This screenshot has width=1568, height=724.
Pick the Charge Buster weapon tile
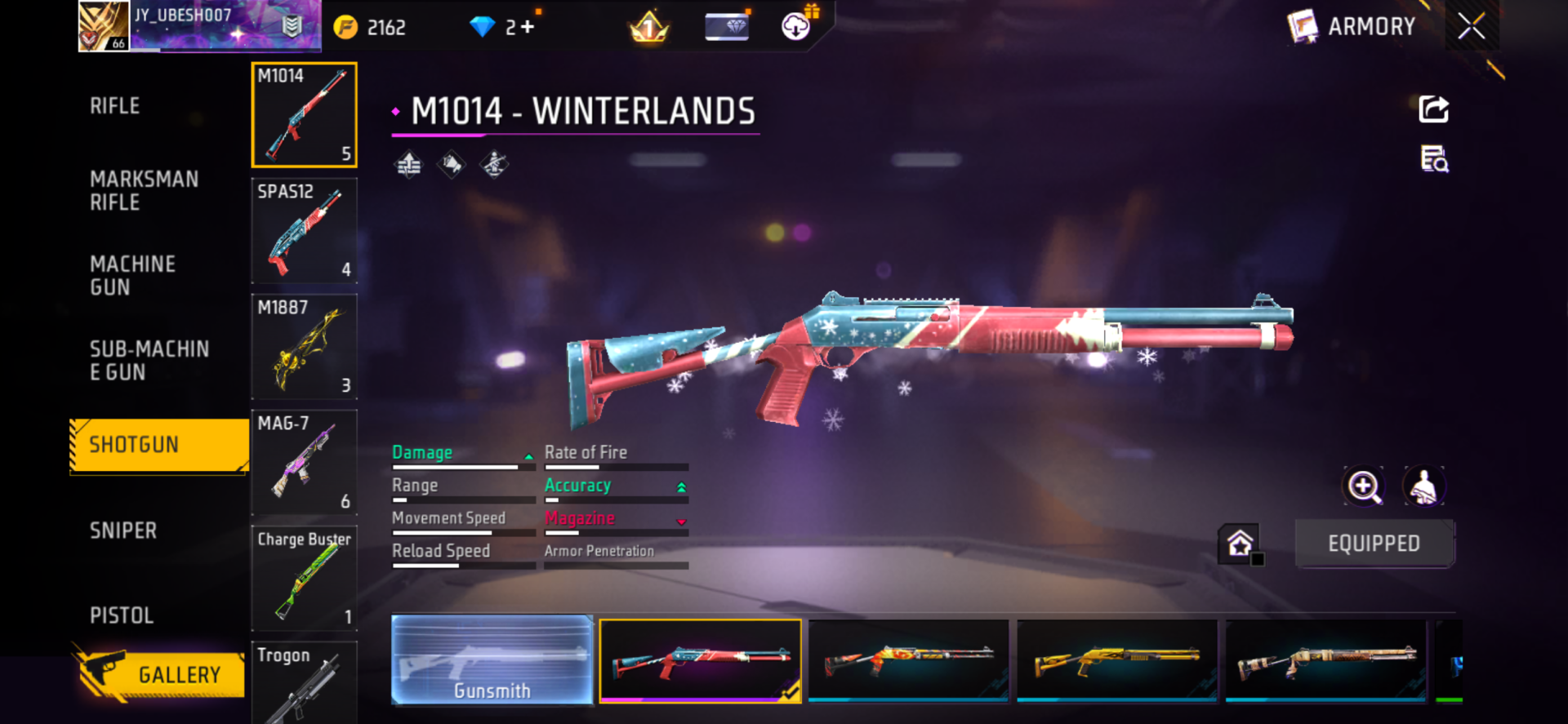tap(304, 579)
